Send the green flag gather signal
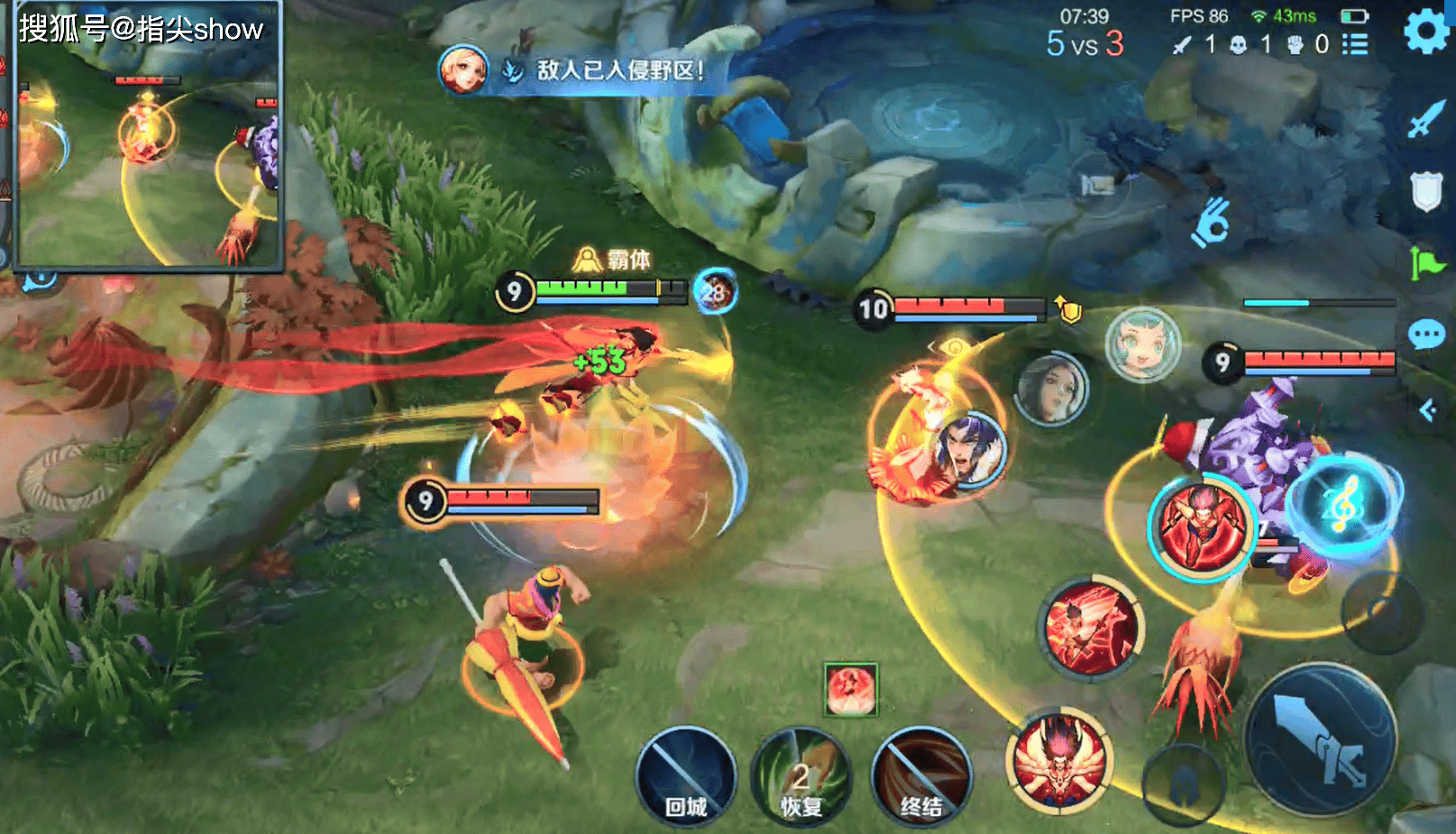 click(x=1426, y=263)
